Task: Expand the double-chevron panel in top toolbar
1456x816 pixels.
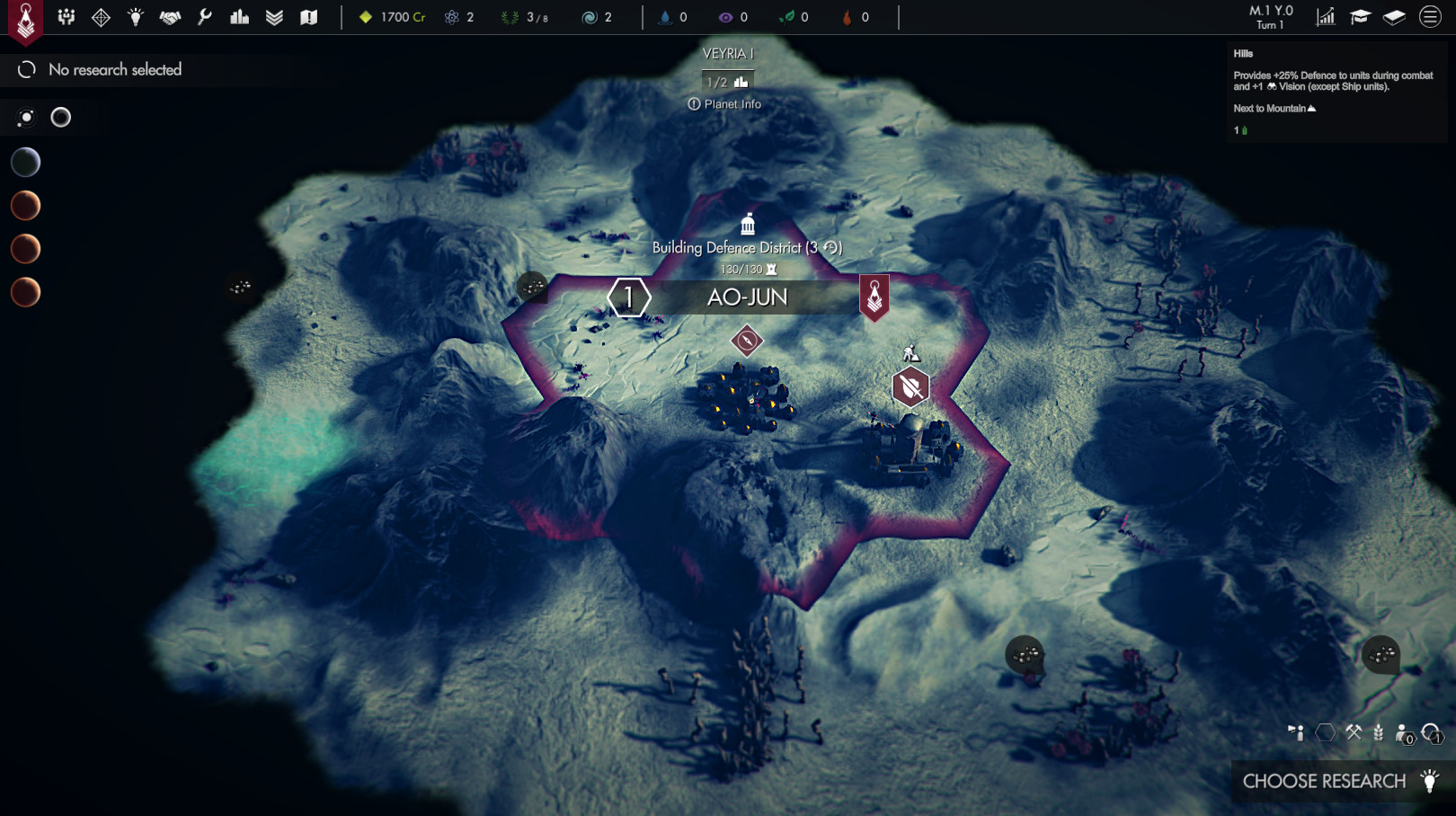Action: coord(273,16)
